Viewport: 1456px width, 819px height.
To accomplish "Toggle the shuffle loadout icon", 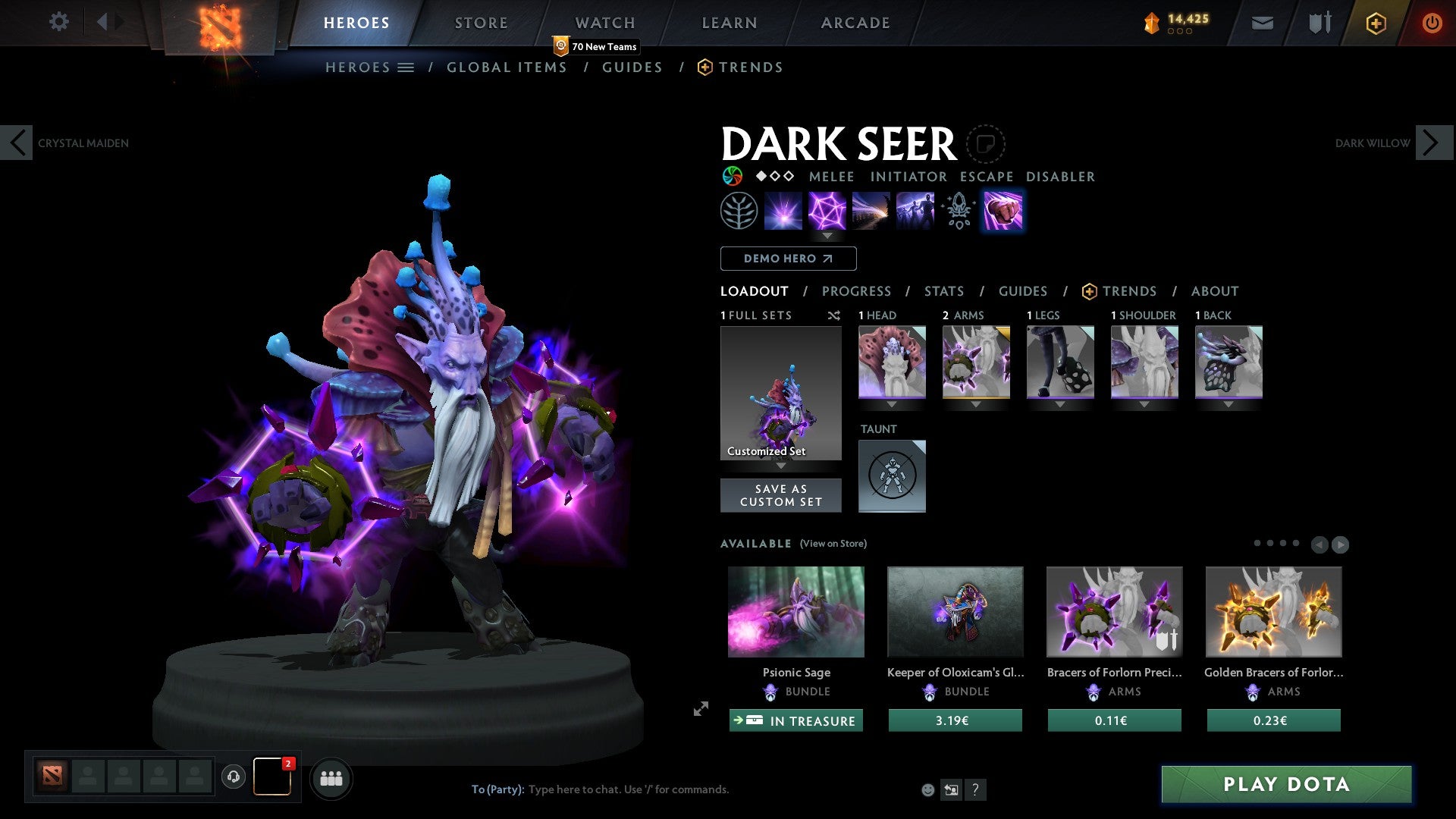I will click(834, 315).
